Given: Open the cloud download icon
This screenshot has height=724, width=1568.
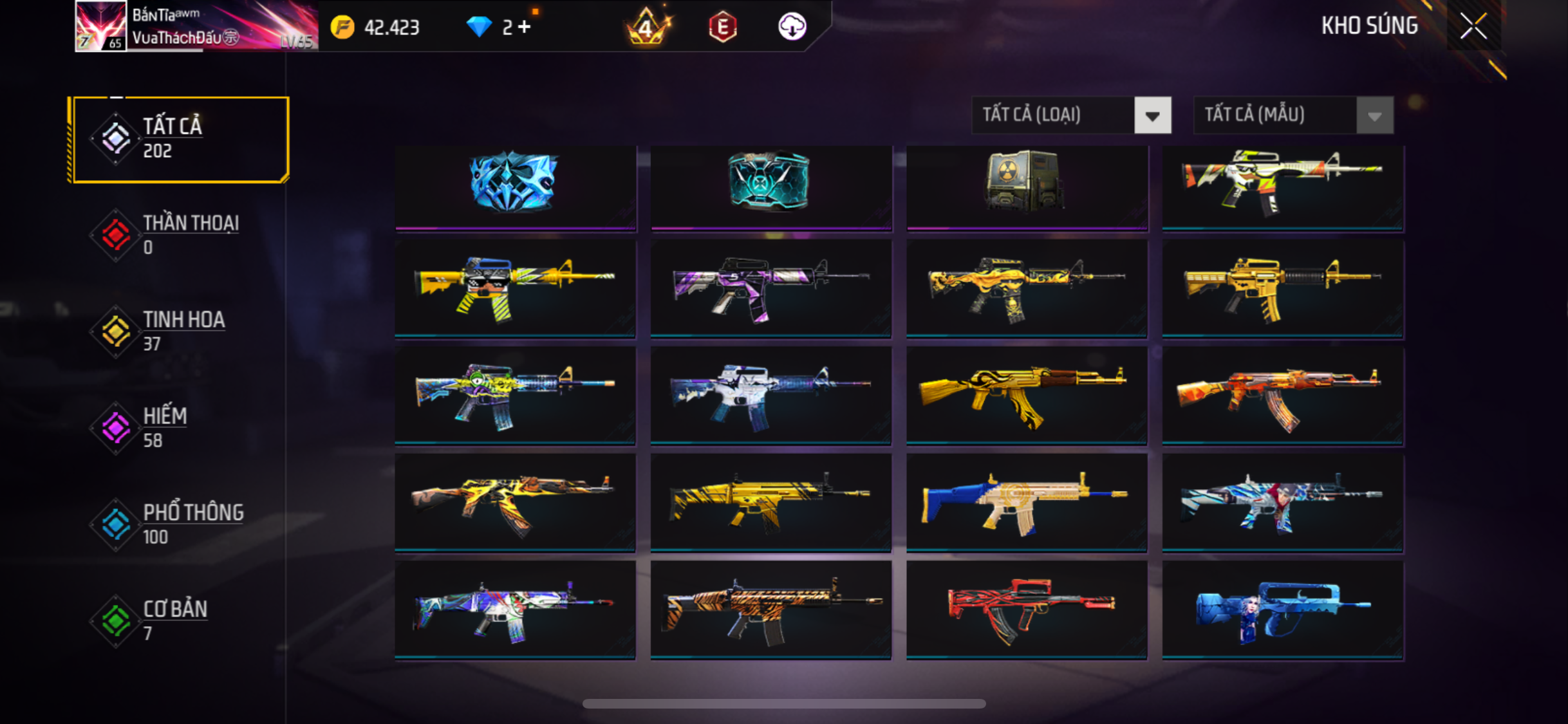Looking at the screenshot, I should (x=792, y=27).
